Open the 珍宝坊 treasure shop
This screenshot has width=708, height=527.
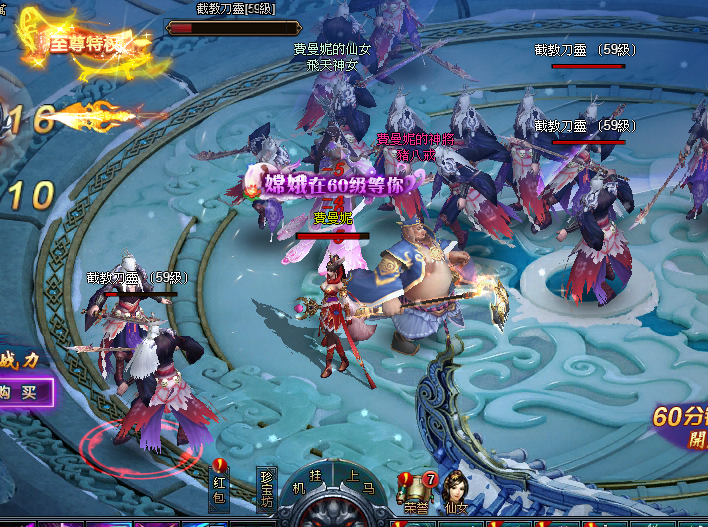click(x=265, y=488)
